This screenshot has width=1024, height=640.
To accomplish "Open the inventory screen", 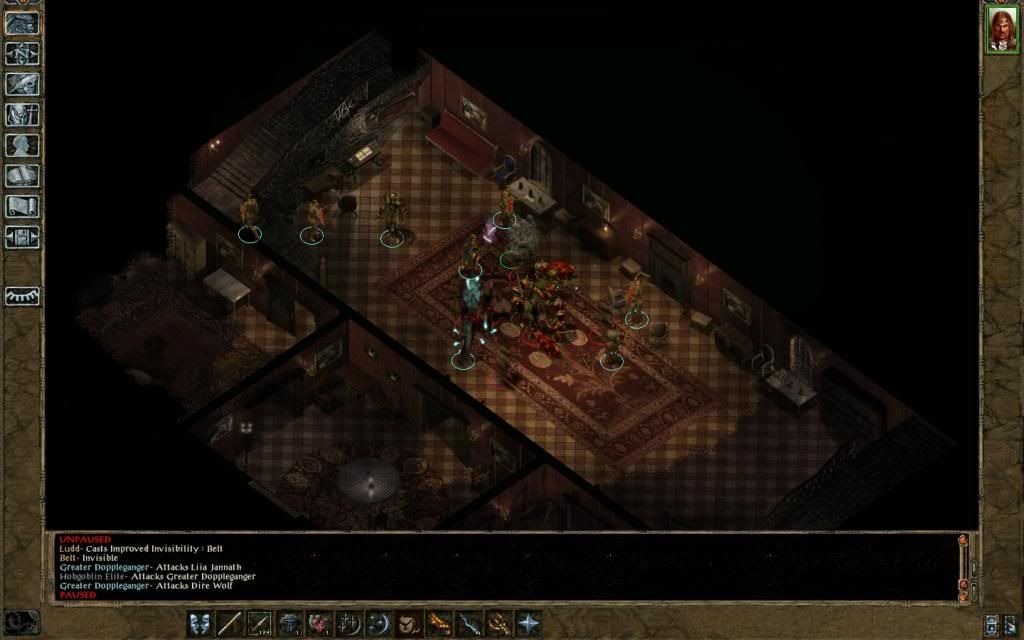I will point(22,114).
